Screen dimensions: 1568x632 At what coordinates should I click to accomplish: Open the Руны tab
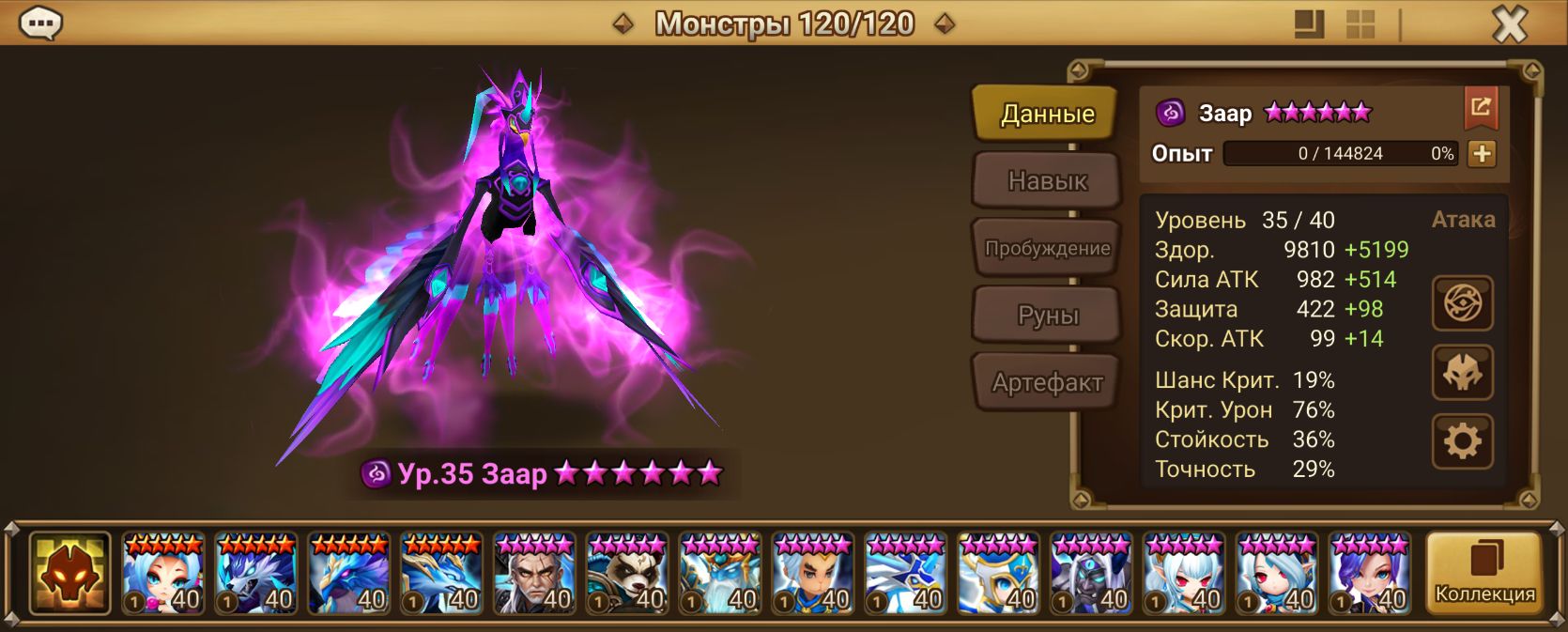tap(1046, 316)
